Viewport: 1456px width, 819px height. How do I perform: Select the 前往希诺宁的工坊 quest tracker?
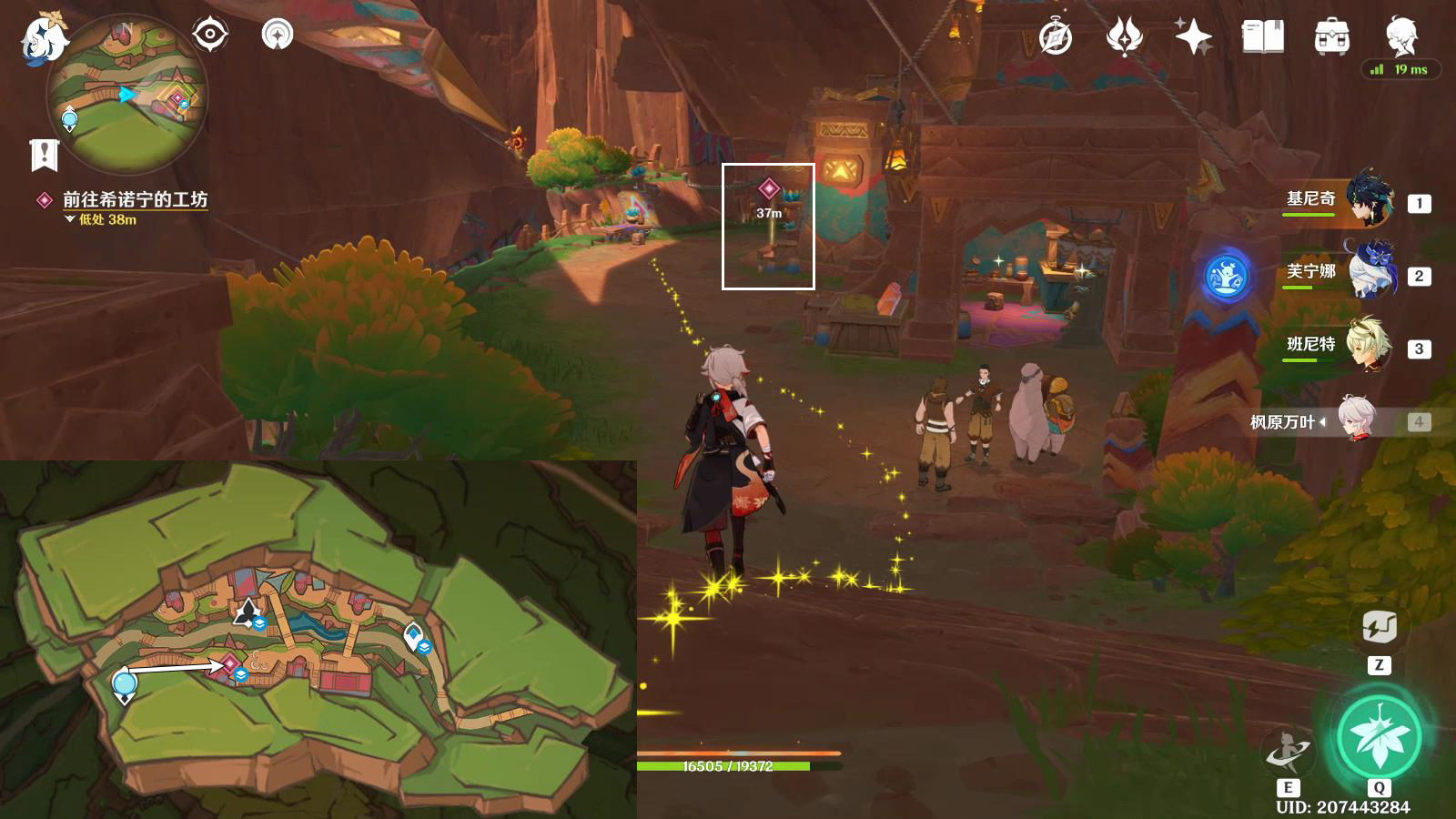pyautogui.click(x=135, y=199)
